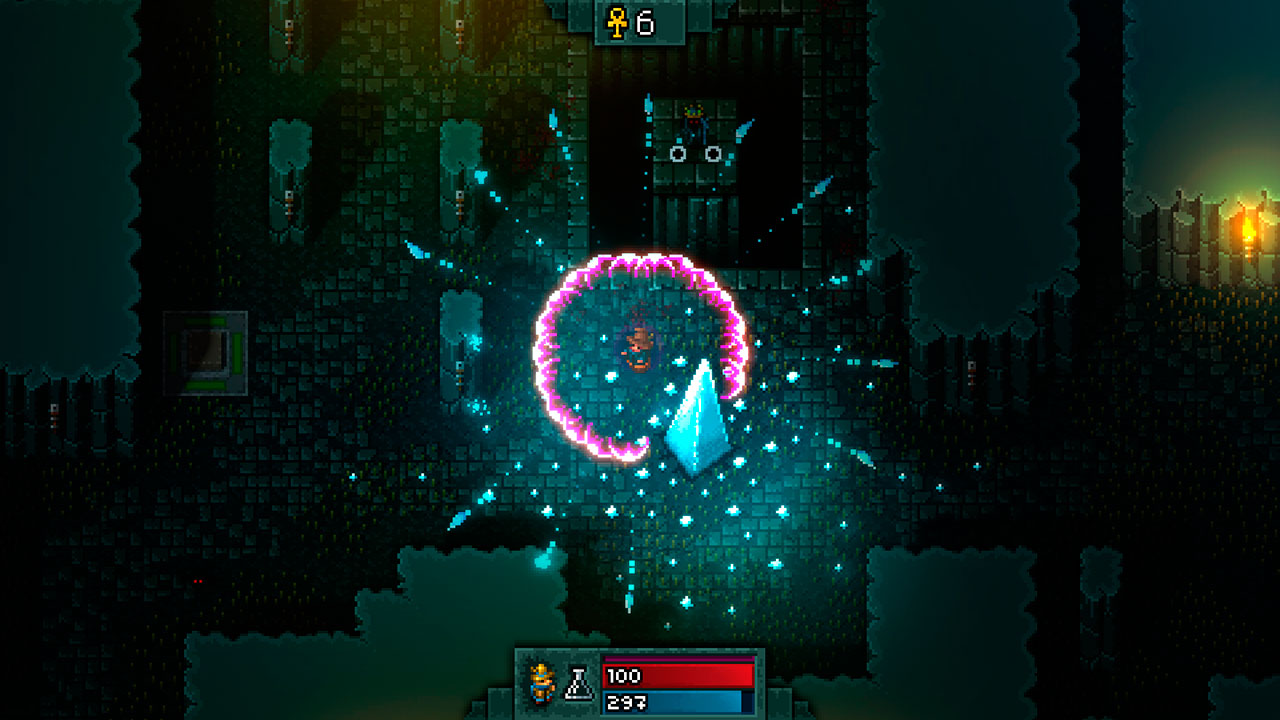Click the green panel on the left wall
Image resolution: width=1280 pixels, height=720 pixels.
click(207, 352)
